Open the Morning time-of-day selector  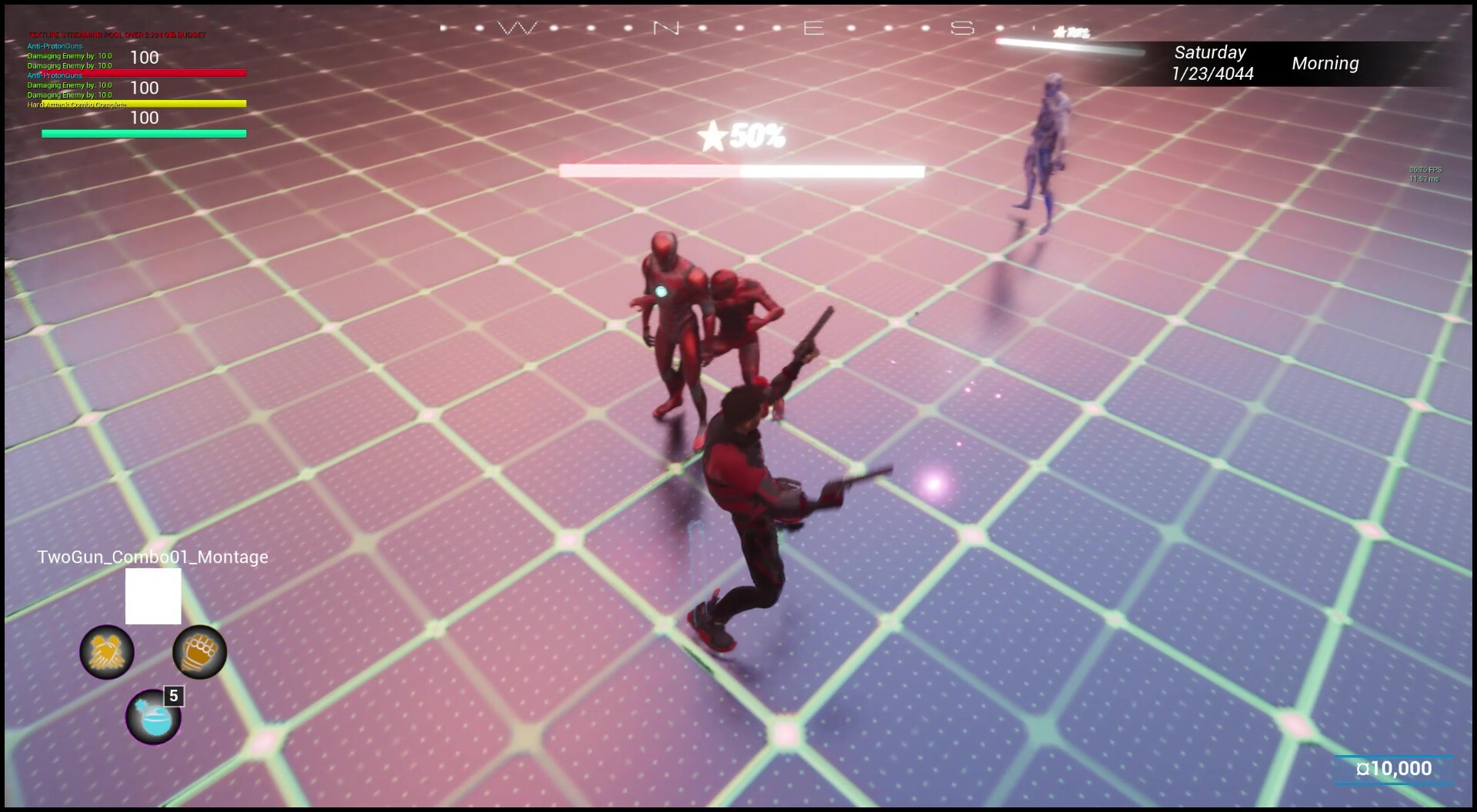coord(1325,64)
